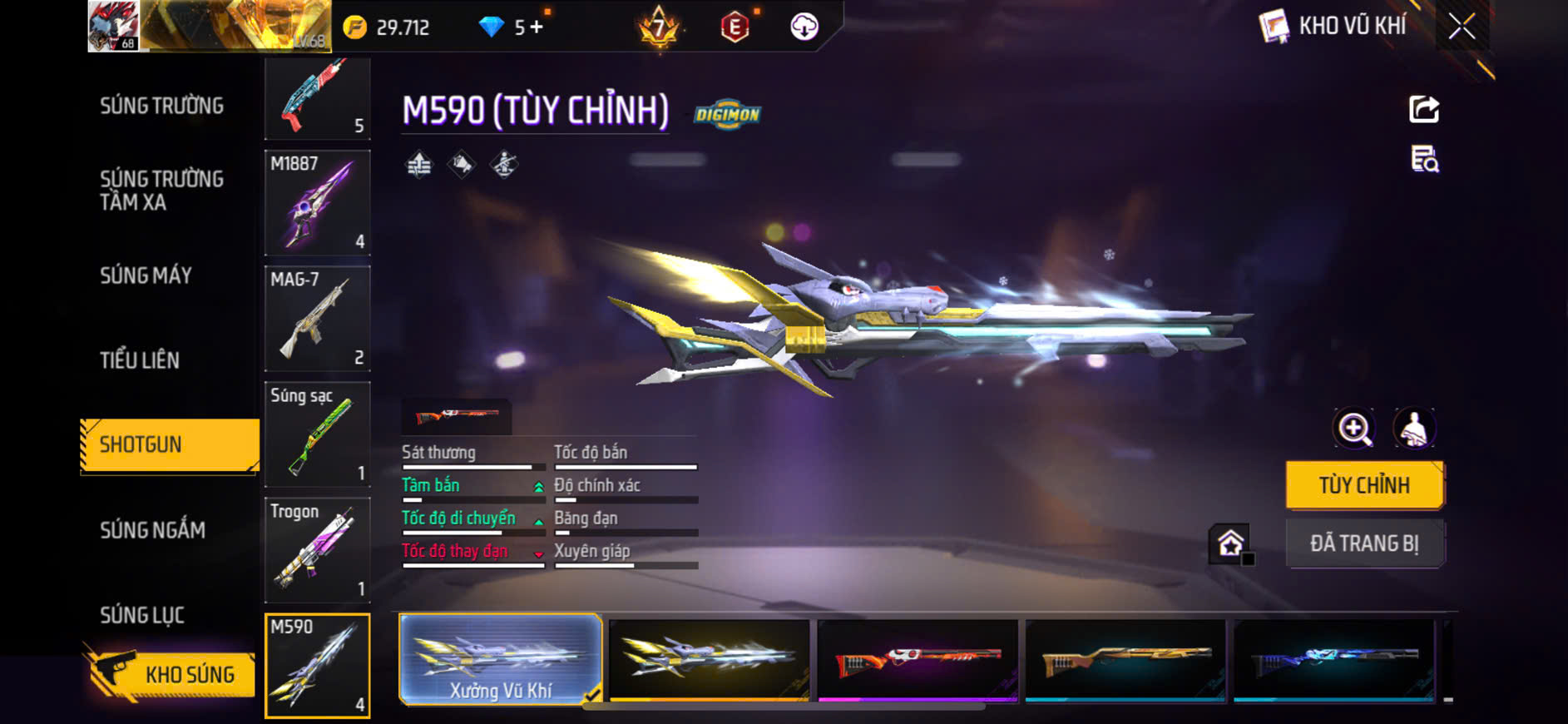
Task: Switch to the Súng Ngắm category
Action: (152, 530)
